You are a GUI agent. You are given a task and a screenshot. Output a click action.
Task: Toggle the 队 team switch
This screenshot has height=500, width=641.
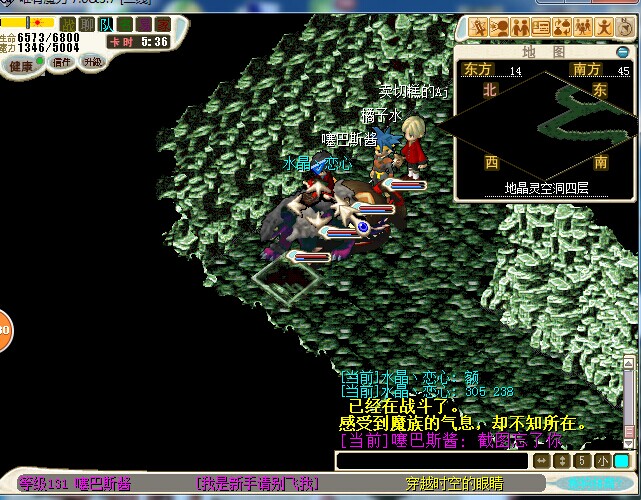coord(106,24)
